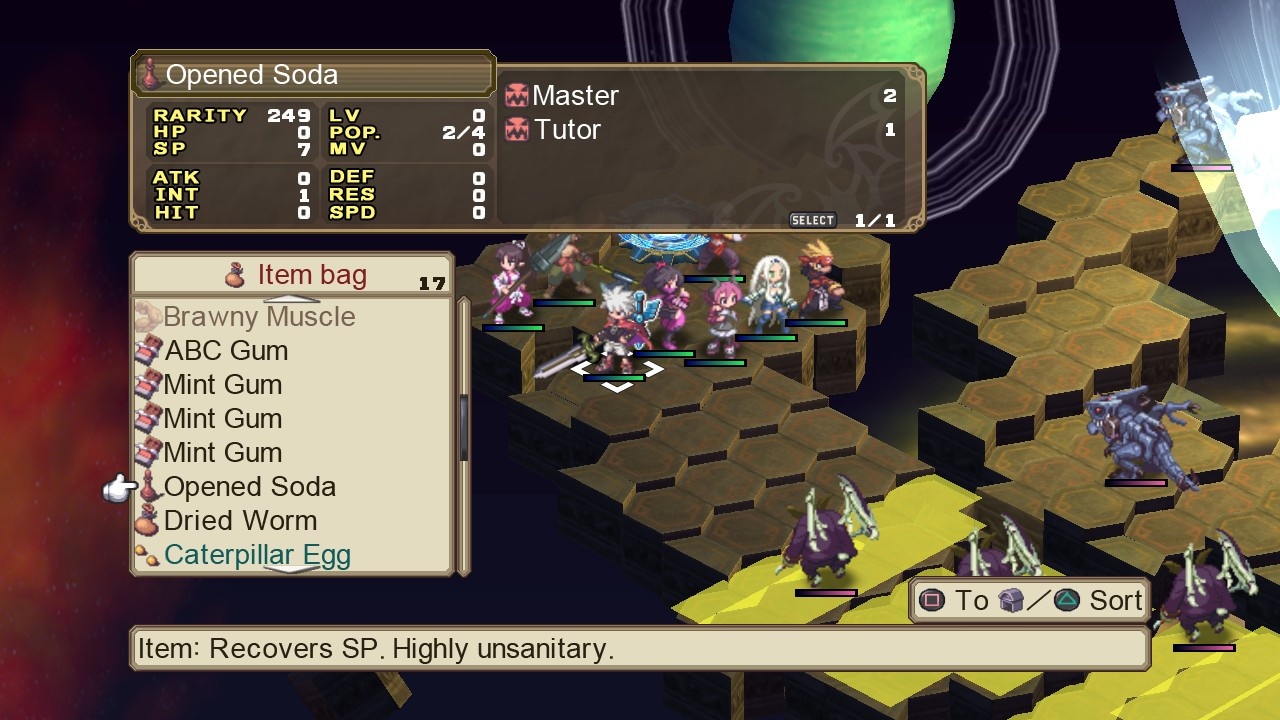Viewport: 1280px width, 720px height.
Task: Select the Caterpillar Egg icon
Action: pyautogui.click(x=148, y=555)
